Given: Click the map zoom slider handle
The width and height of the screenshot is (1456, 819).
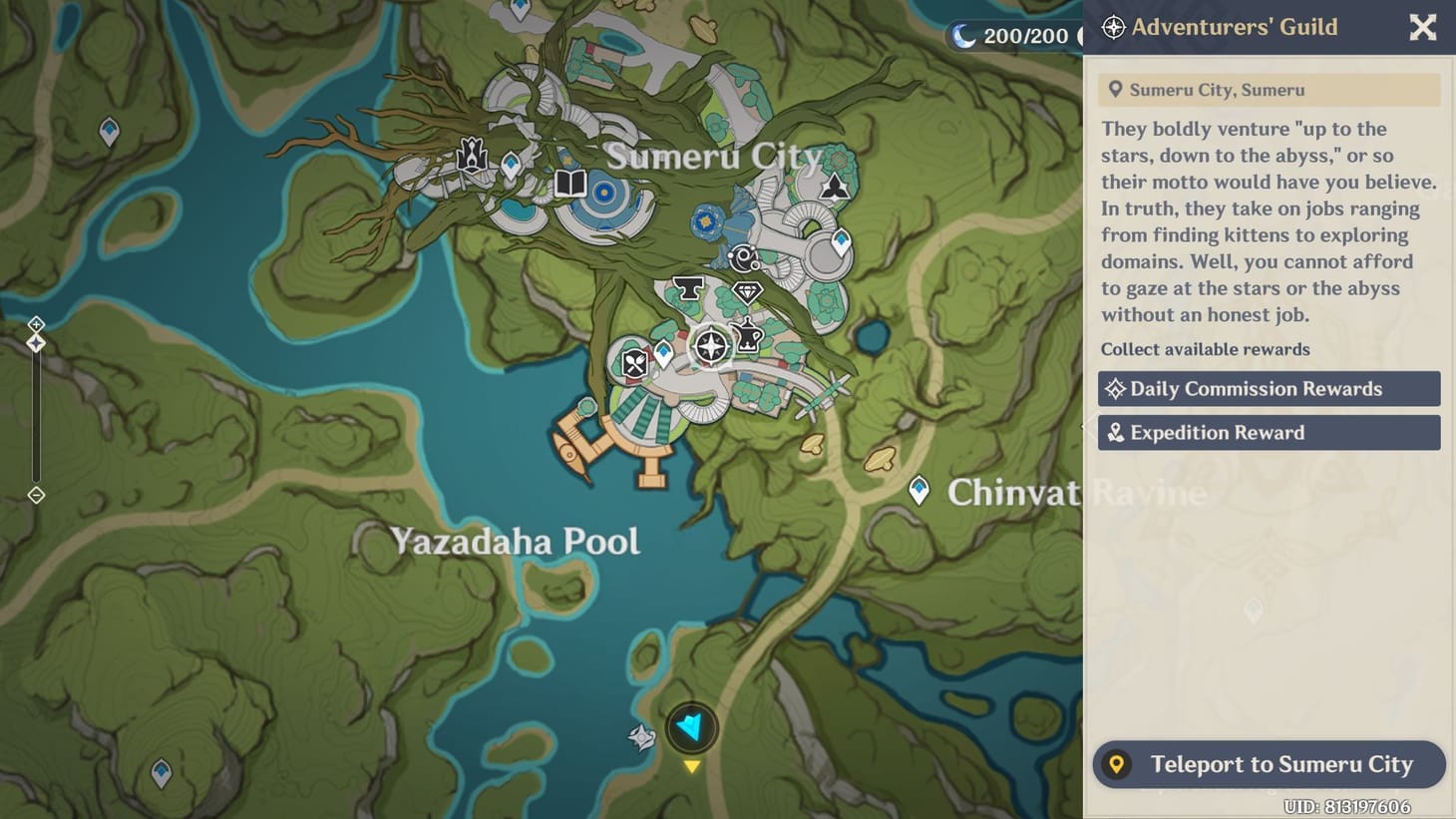Looking at the screenshot, I should pos(37,342).
